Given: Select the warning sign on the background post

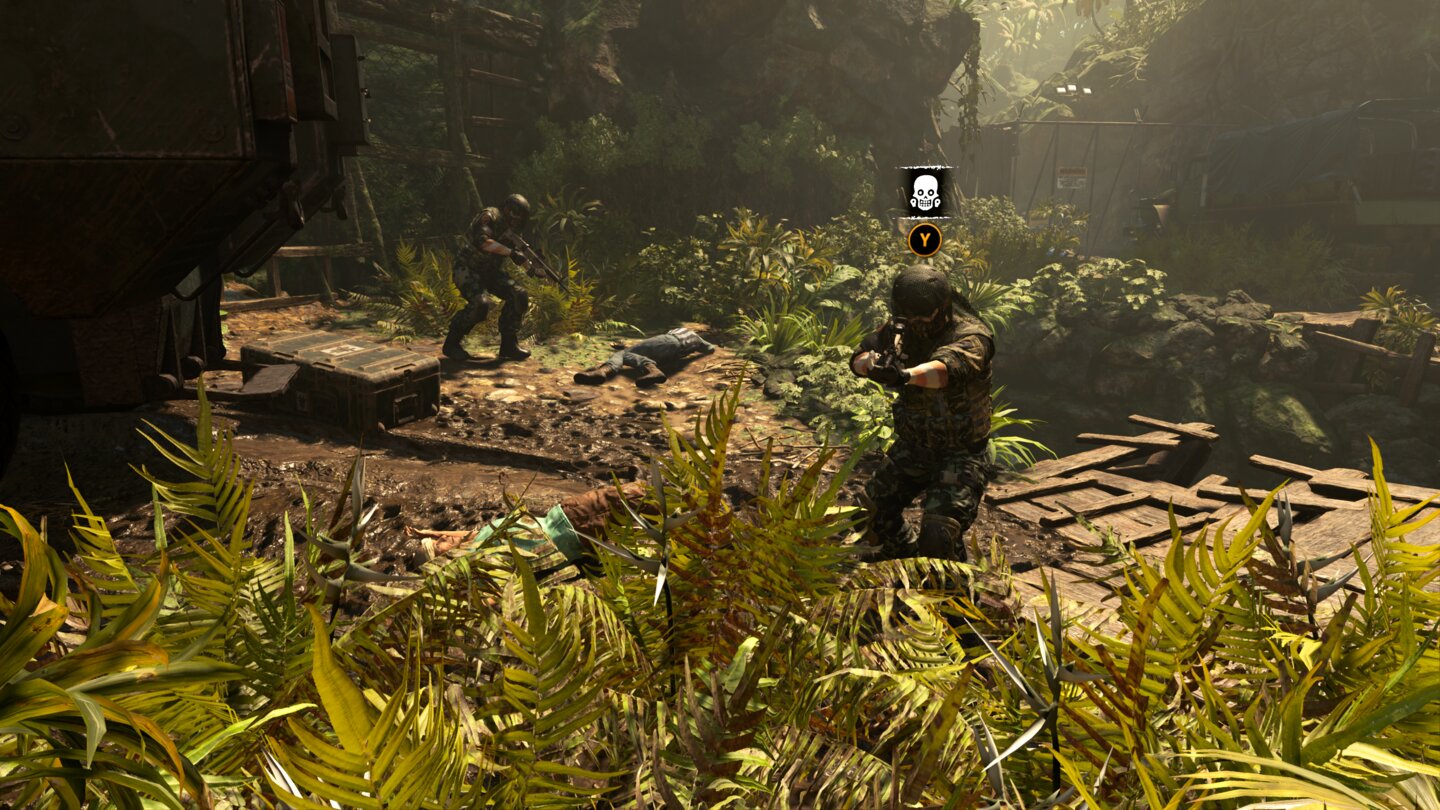Looking at the screenshot, I should 1072,176.
